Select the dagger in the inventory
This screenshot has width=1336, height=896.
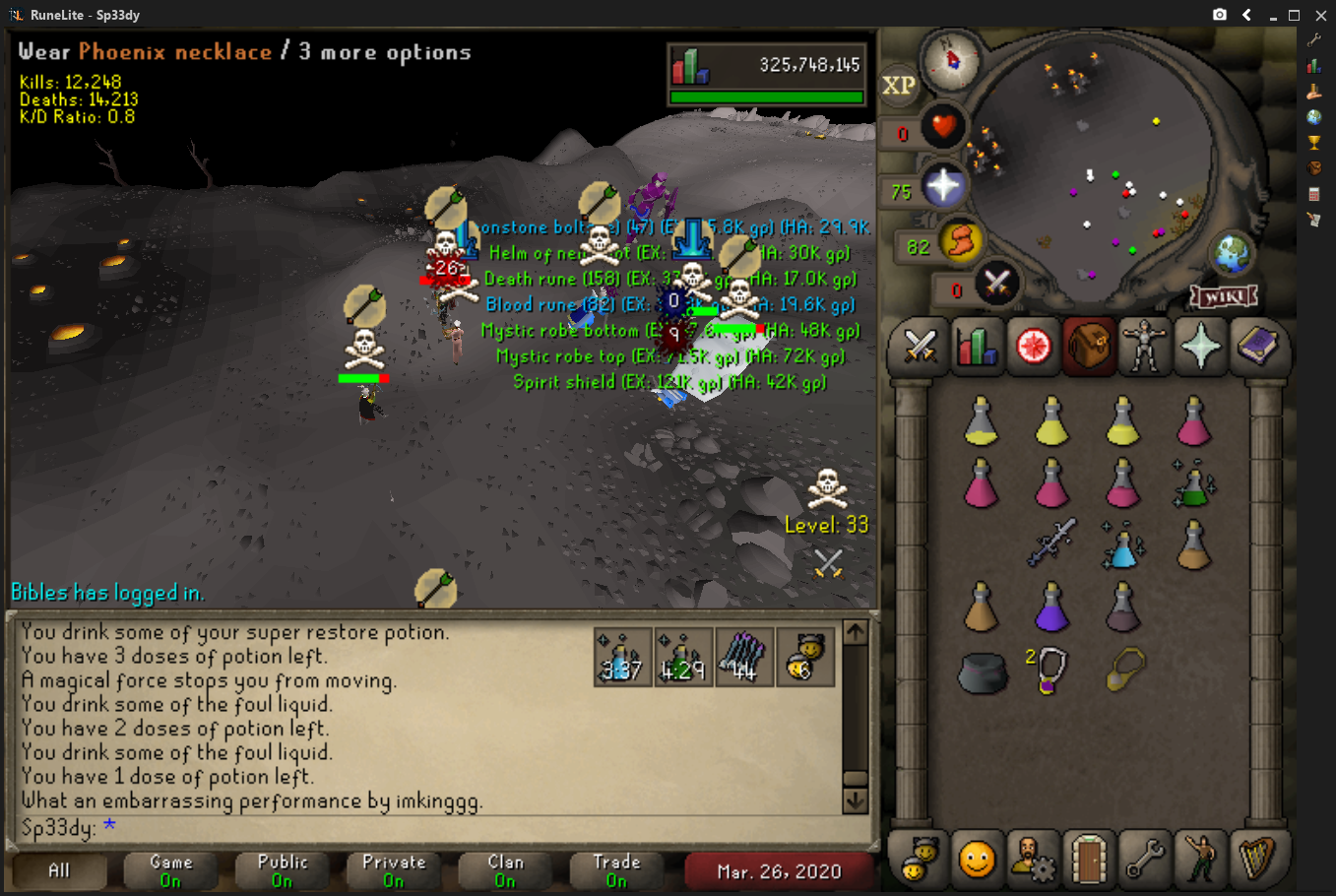click(1051, 542)
